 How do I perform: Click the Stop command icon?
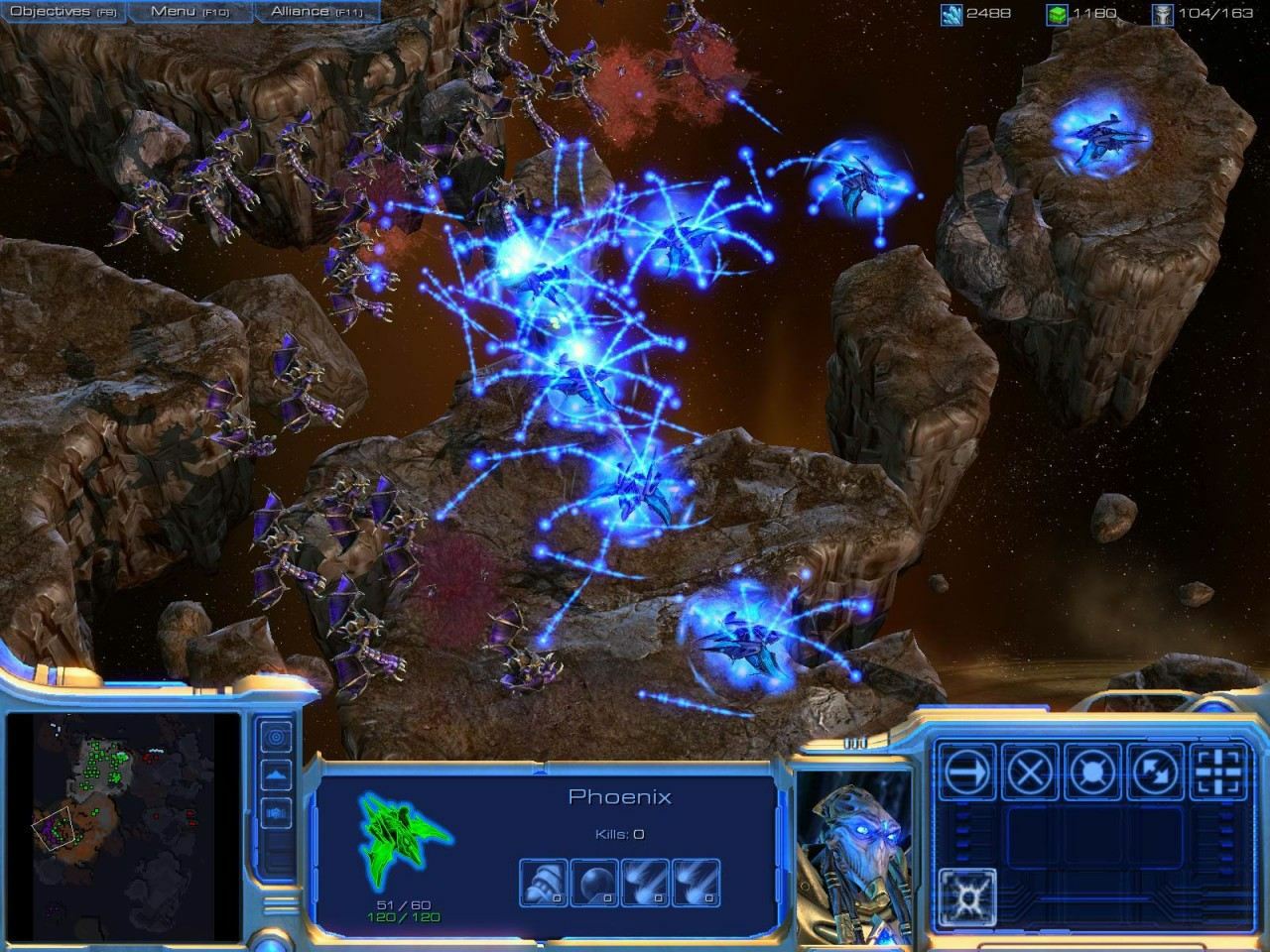tap(1030, 771)
